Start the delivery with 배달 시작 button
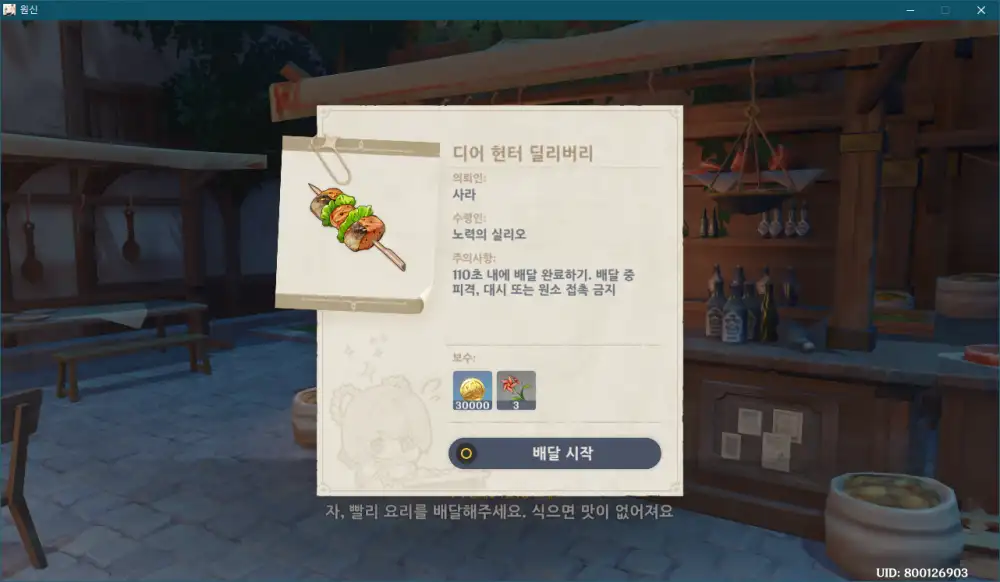Image resolution: width=1000 pixels, height=582 pixels. 555,453
